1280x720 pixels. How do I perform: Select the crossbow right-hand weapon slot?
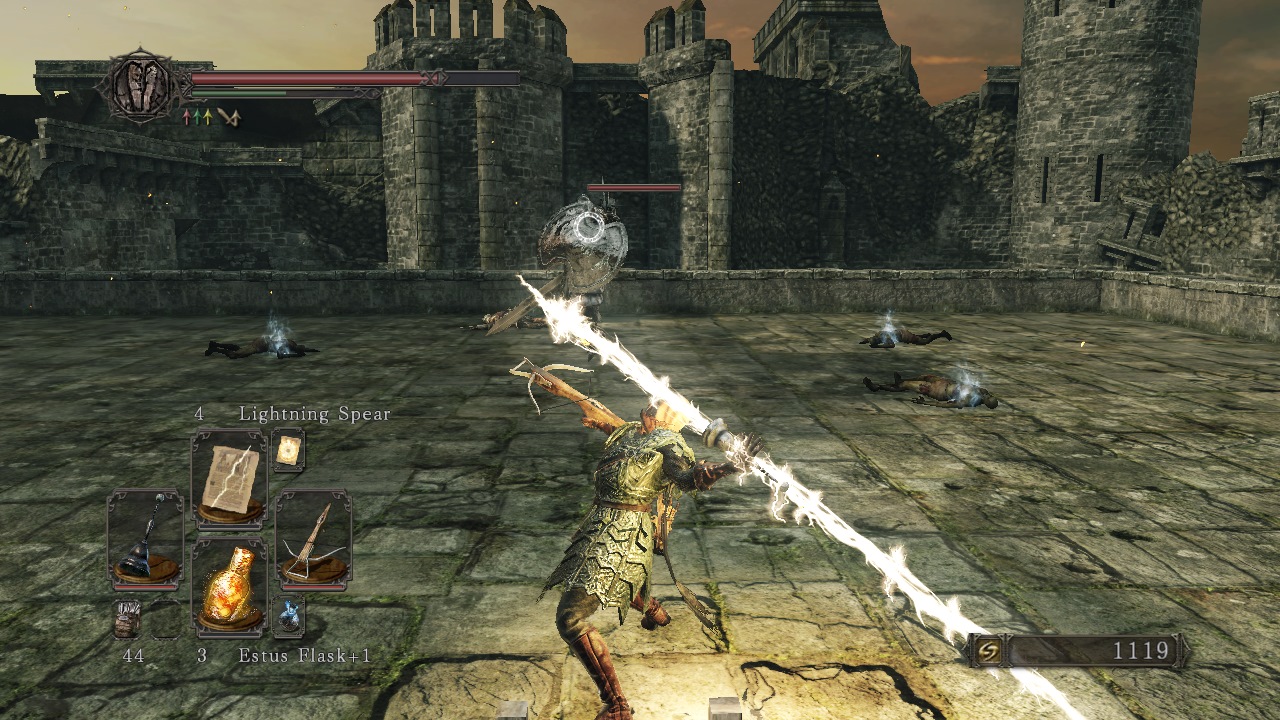tap(313, 538)
